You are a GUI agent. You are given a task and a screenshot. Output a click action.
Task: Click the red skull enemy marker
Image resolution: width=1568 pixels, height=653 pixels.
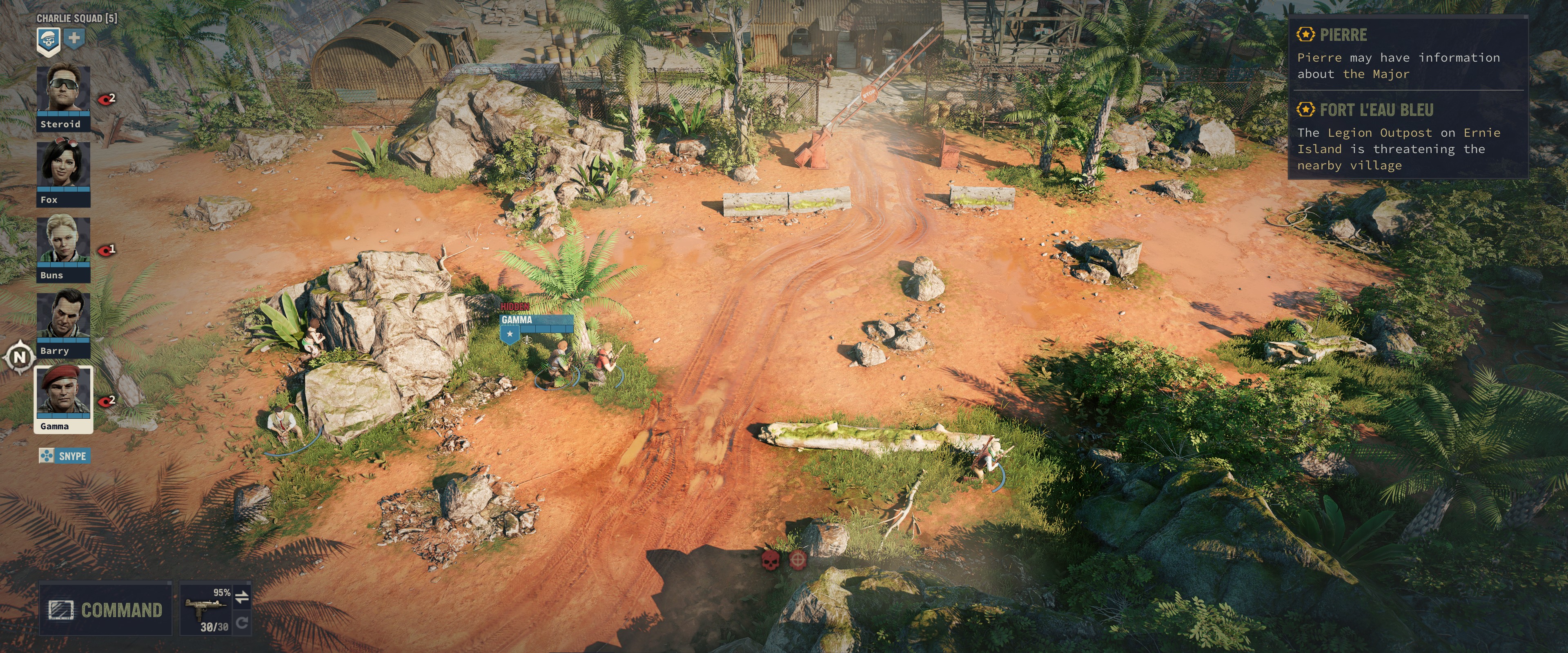click(x=770, y=559)
